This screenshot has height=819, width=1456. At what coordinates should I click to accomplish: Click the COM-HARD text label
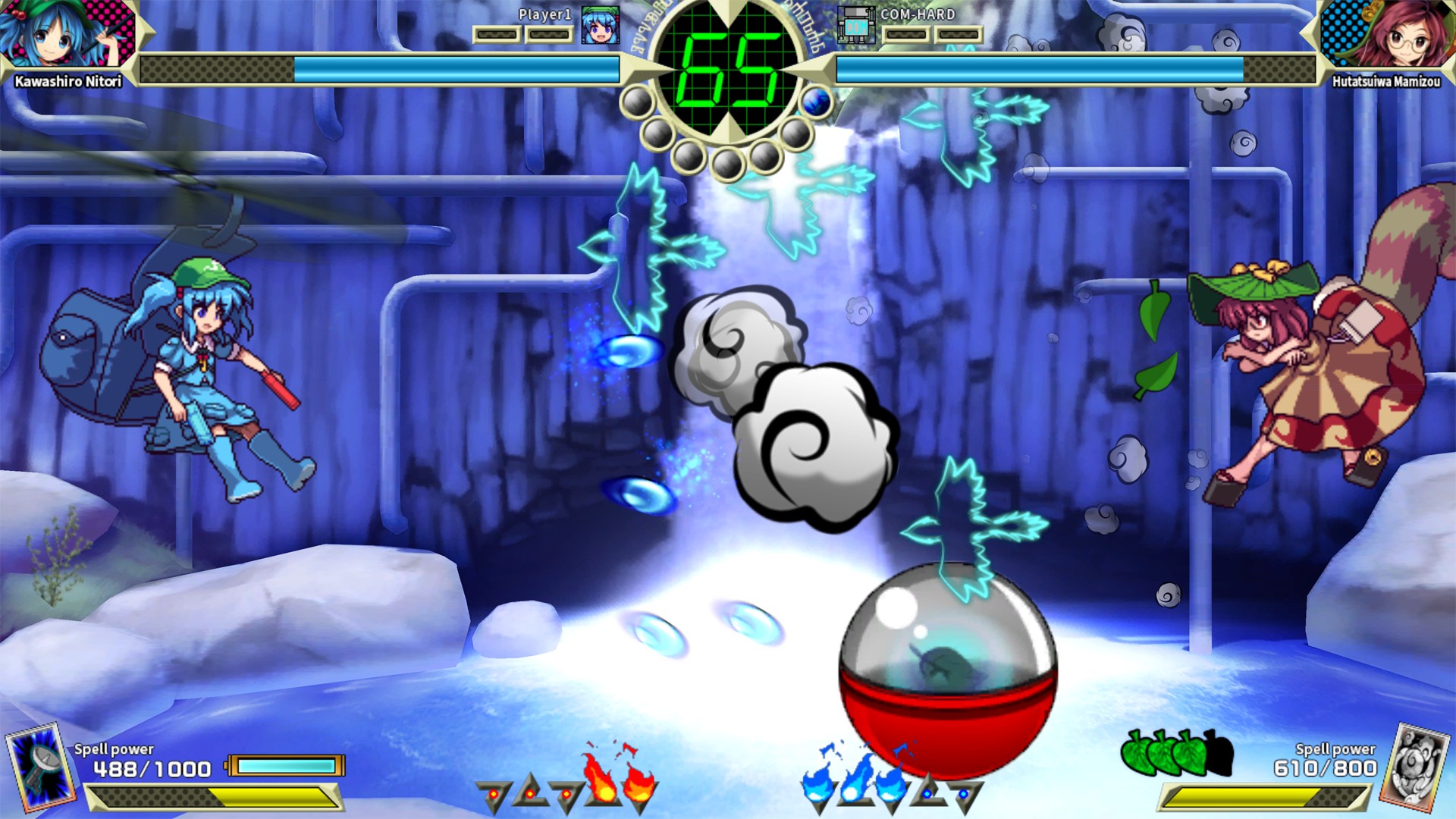[918, 15]
